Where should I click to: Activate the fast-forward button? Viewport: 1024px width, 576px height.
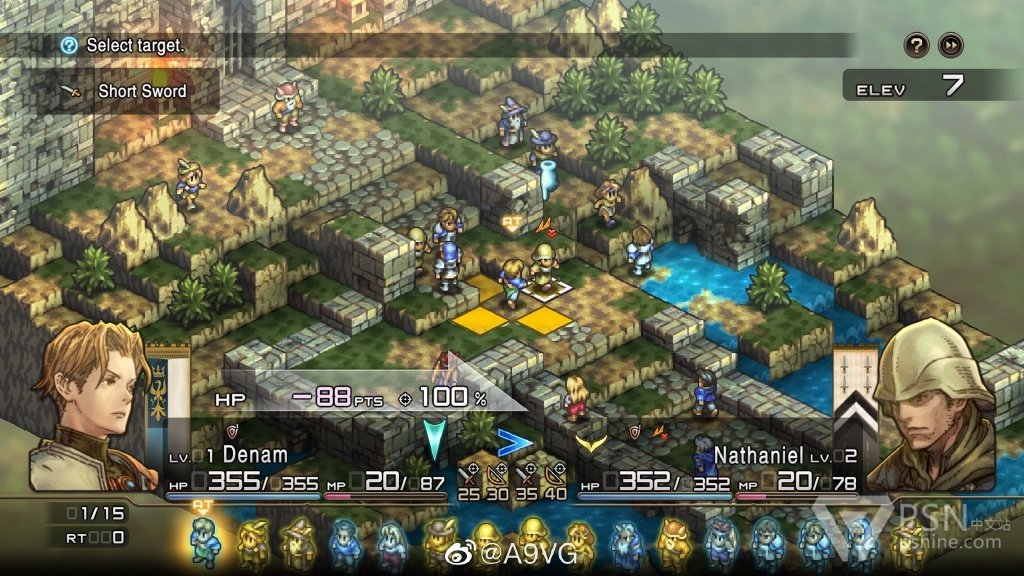(x=950, y=45)
